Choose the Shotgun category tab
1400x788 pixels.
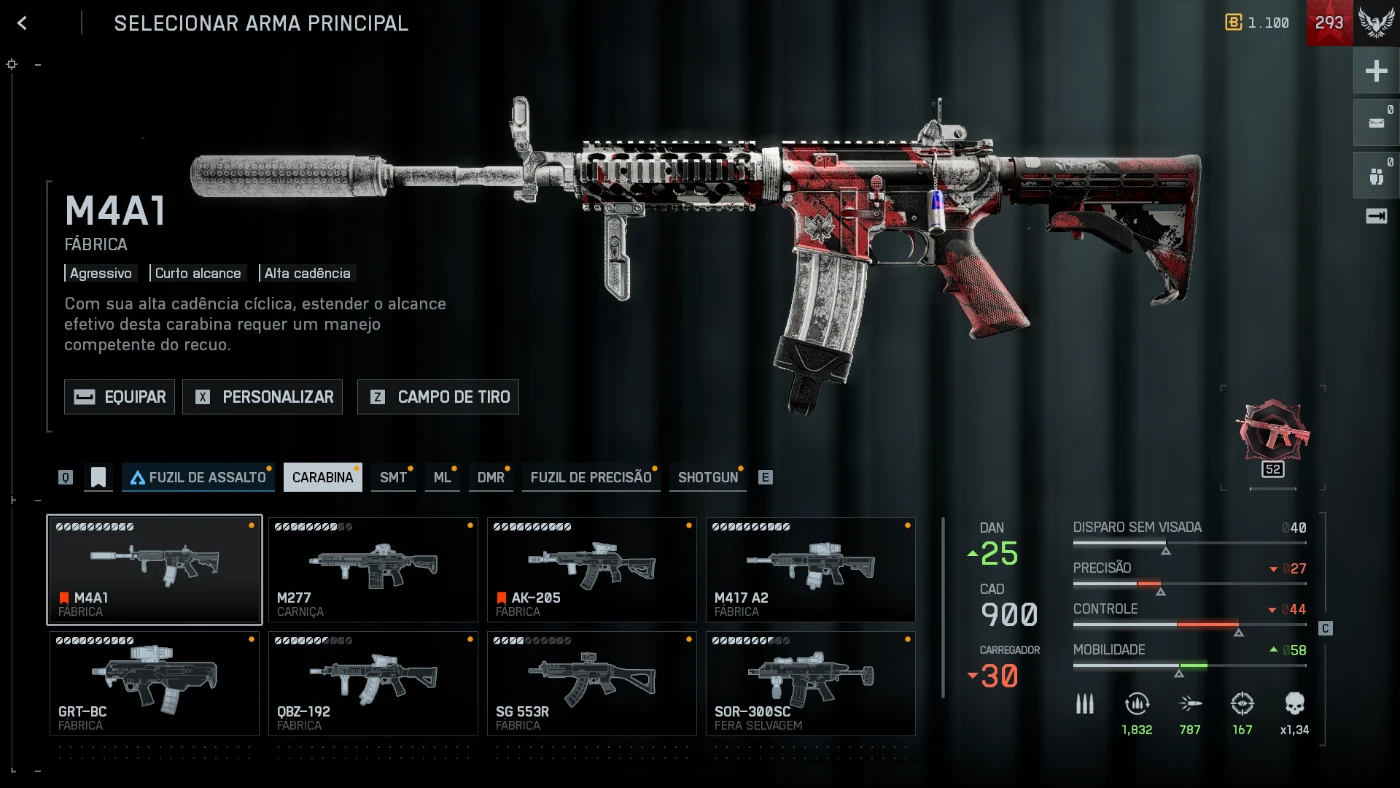[x=708, y=477]
